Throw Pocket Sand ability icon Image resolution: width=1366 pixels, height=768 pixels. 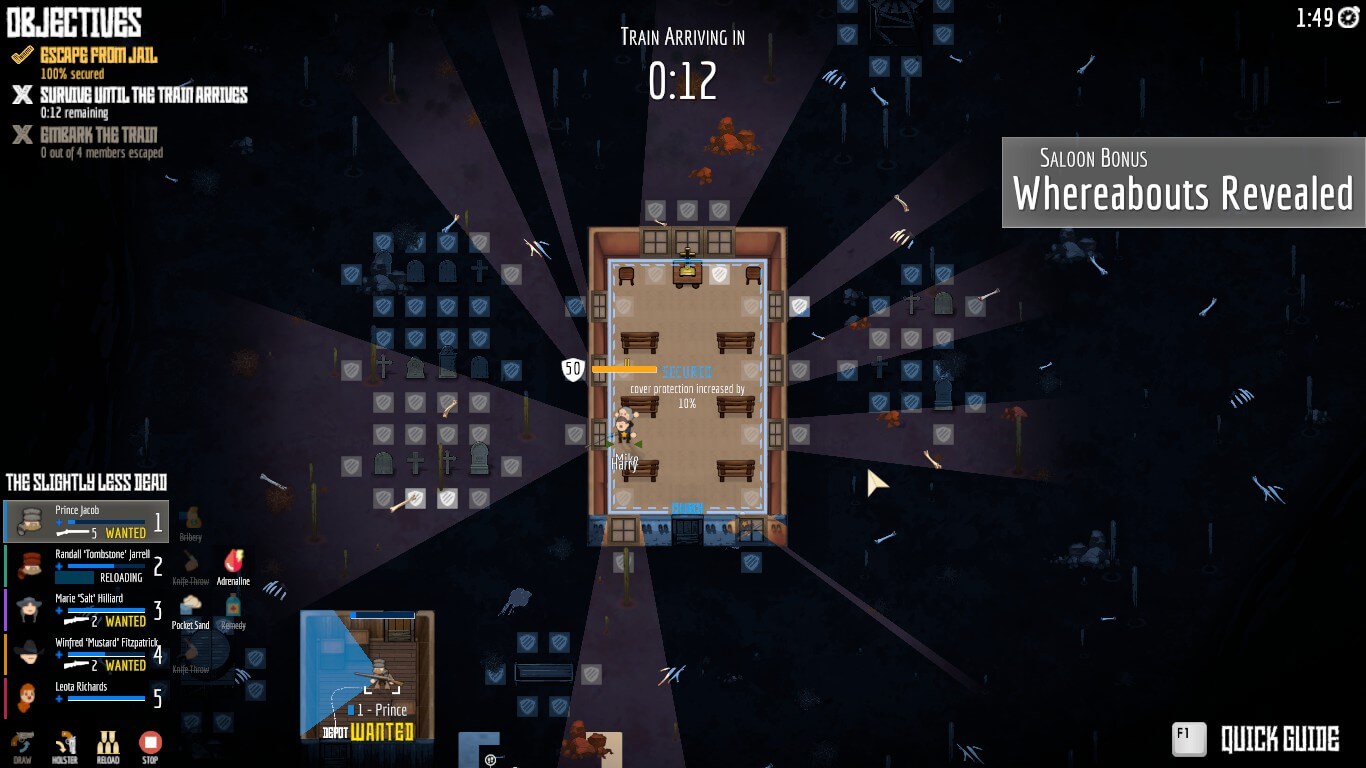[x=190, y=610]
